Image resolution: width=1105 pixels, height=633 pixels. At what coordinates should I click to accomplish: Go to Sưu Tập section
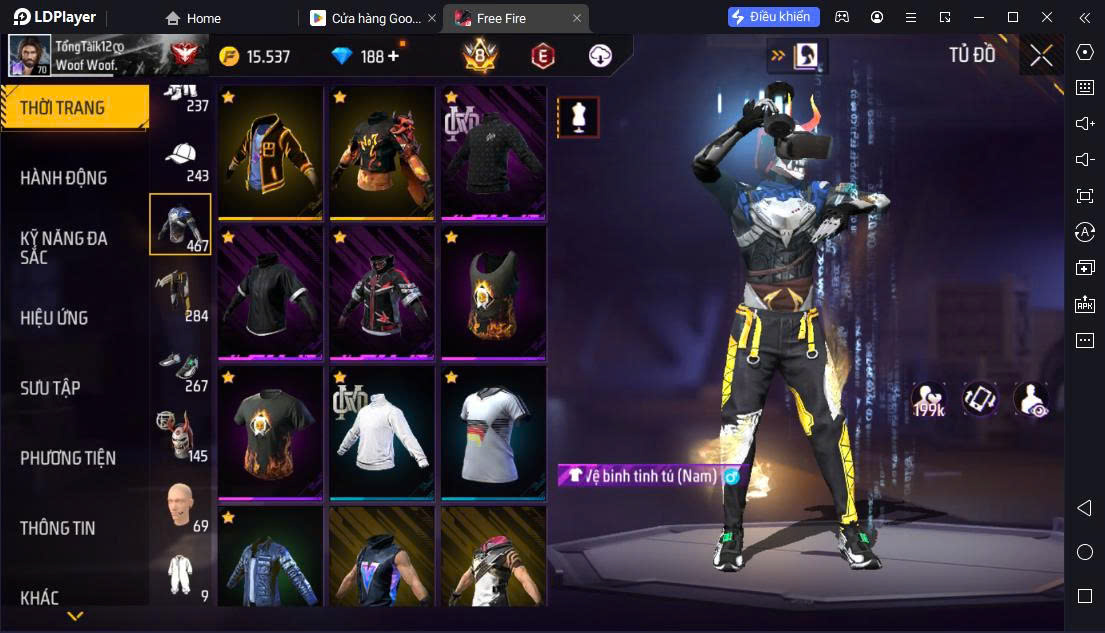[50, 388]
